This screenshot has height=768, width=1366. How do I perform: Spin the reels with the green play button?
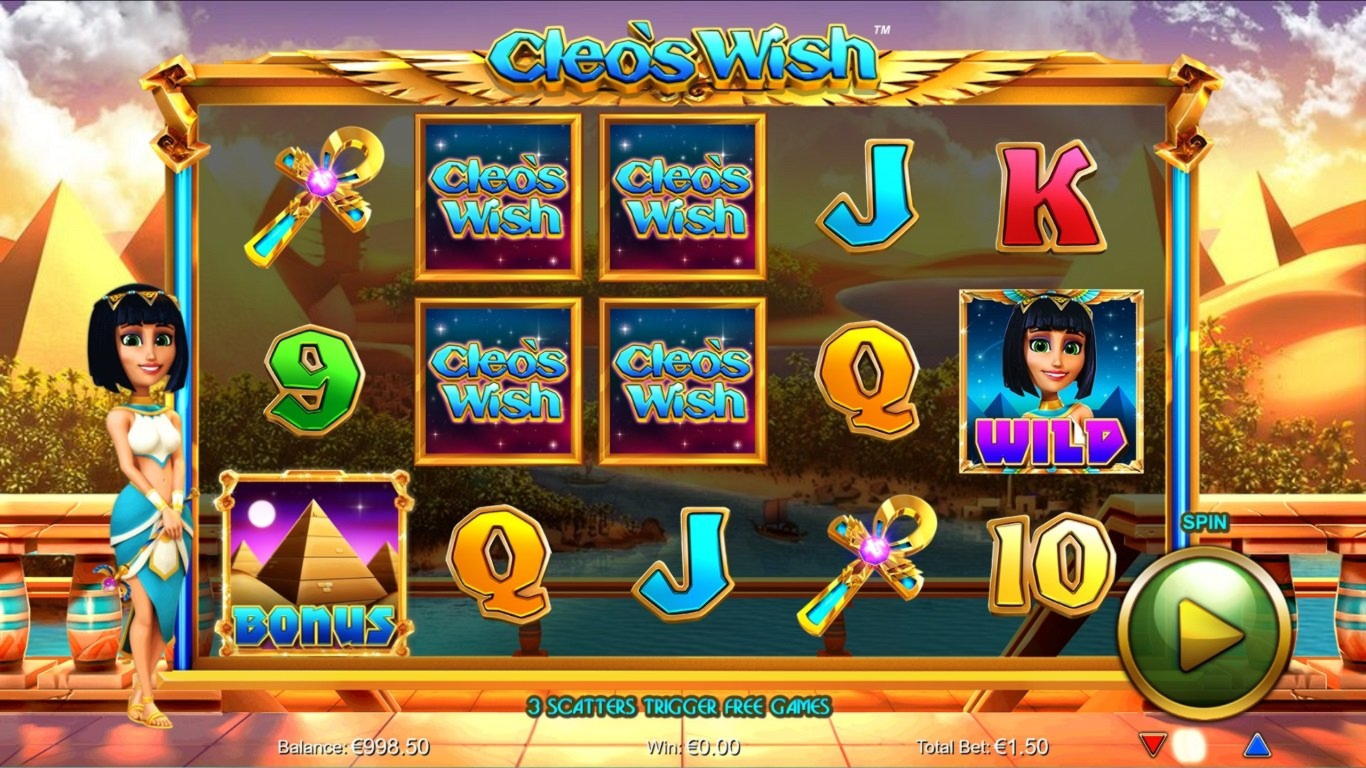[x=1203, y=632]
